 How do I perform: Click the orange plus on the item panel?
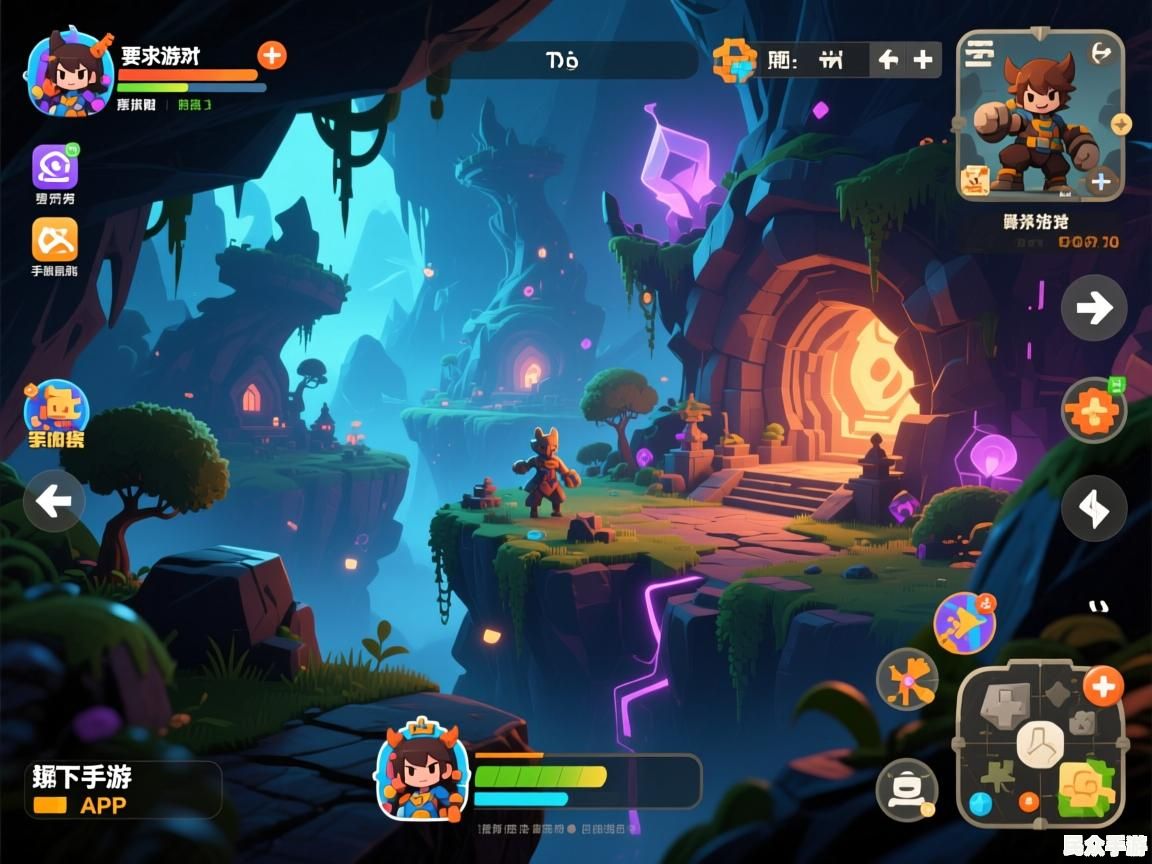(x=1103, y=686)
